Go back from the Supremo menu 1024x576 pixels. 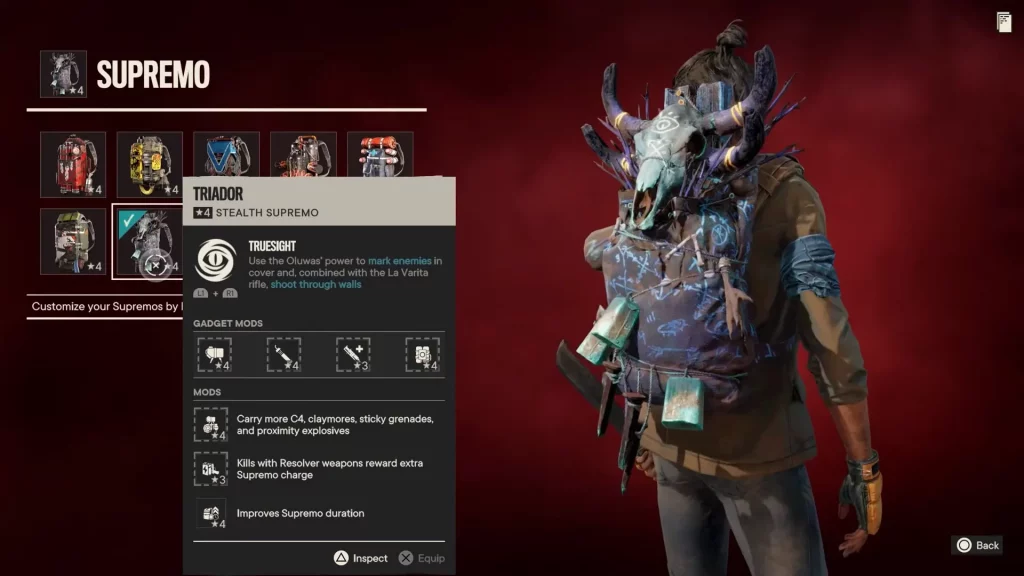click(977, 545)
